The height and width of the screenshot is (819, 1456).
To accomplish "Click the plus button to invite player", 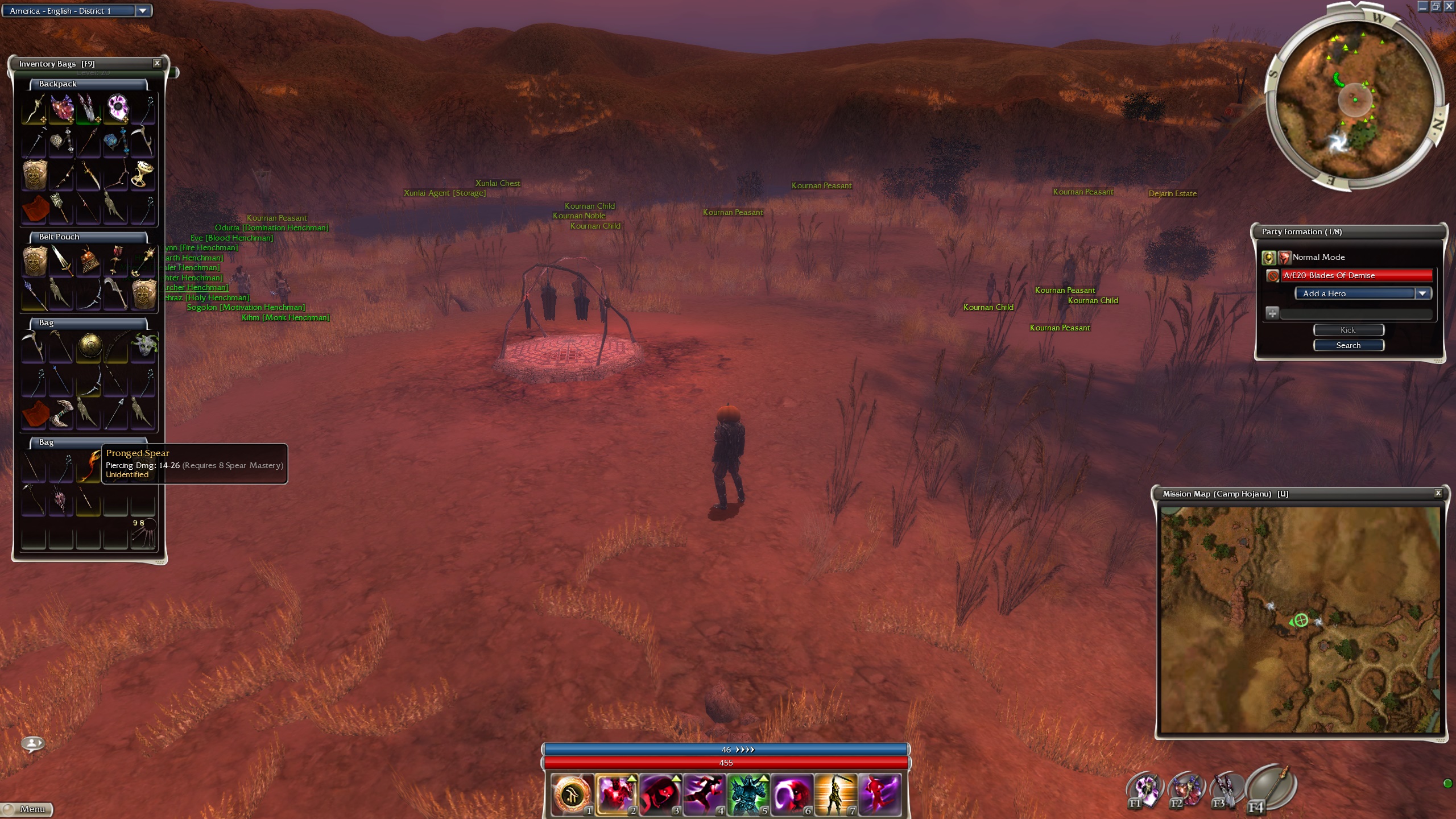I will pyautogui.click(x=1272, y=313).
